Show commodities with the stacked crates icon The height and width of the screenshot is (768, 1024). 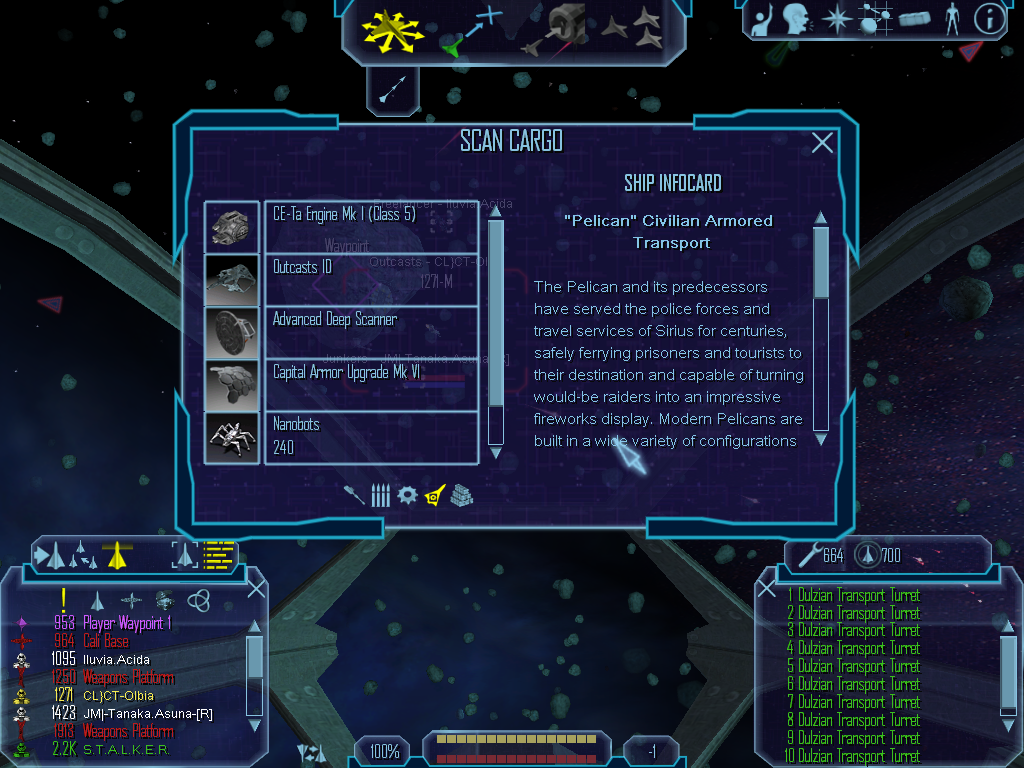coord(460,495)
